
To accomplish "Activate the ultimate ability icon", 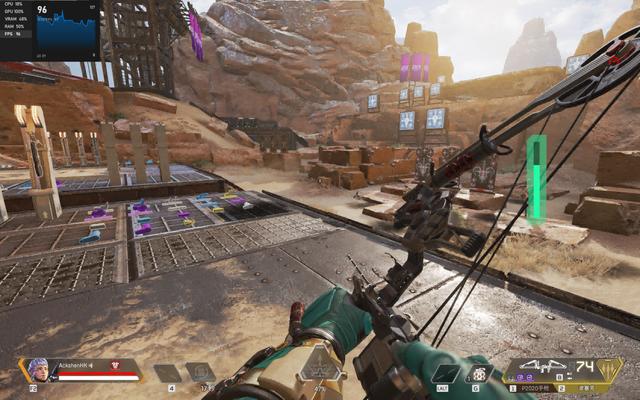I will tap(320, 367).
